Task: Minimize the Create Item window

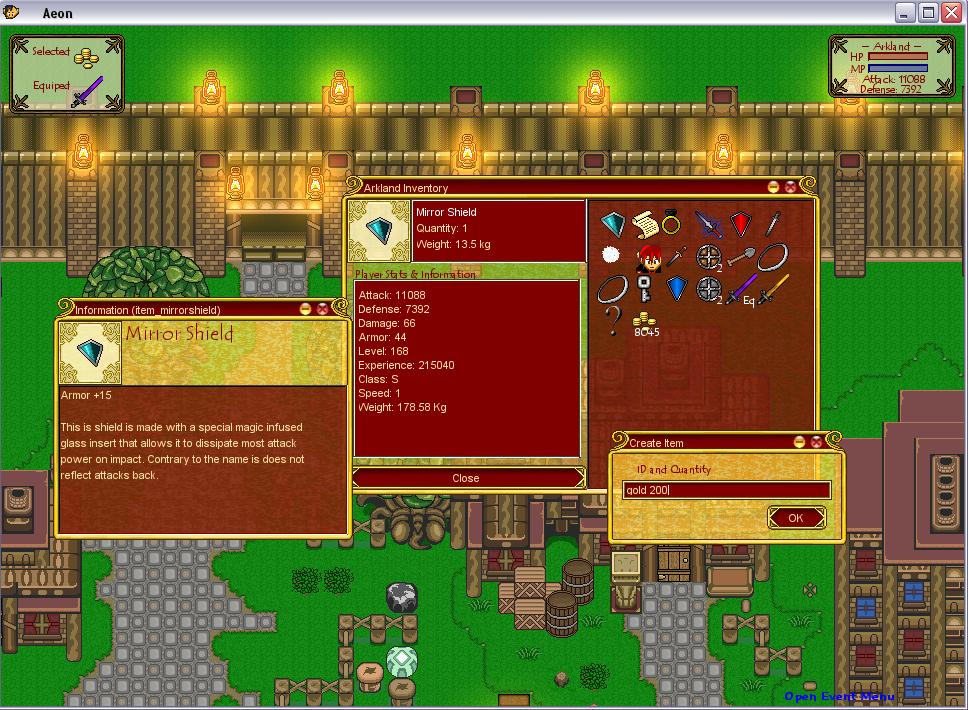Action: pyautogui.click(x=799, y=442)
